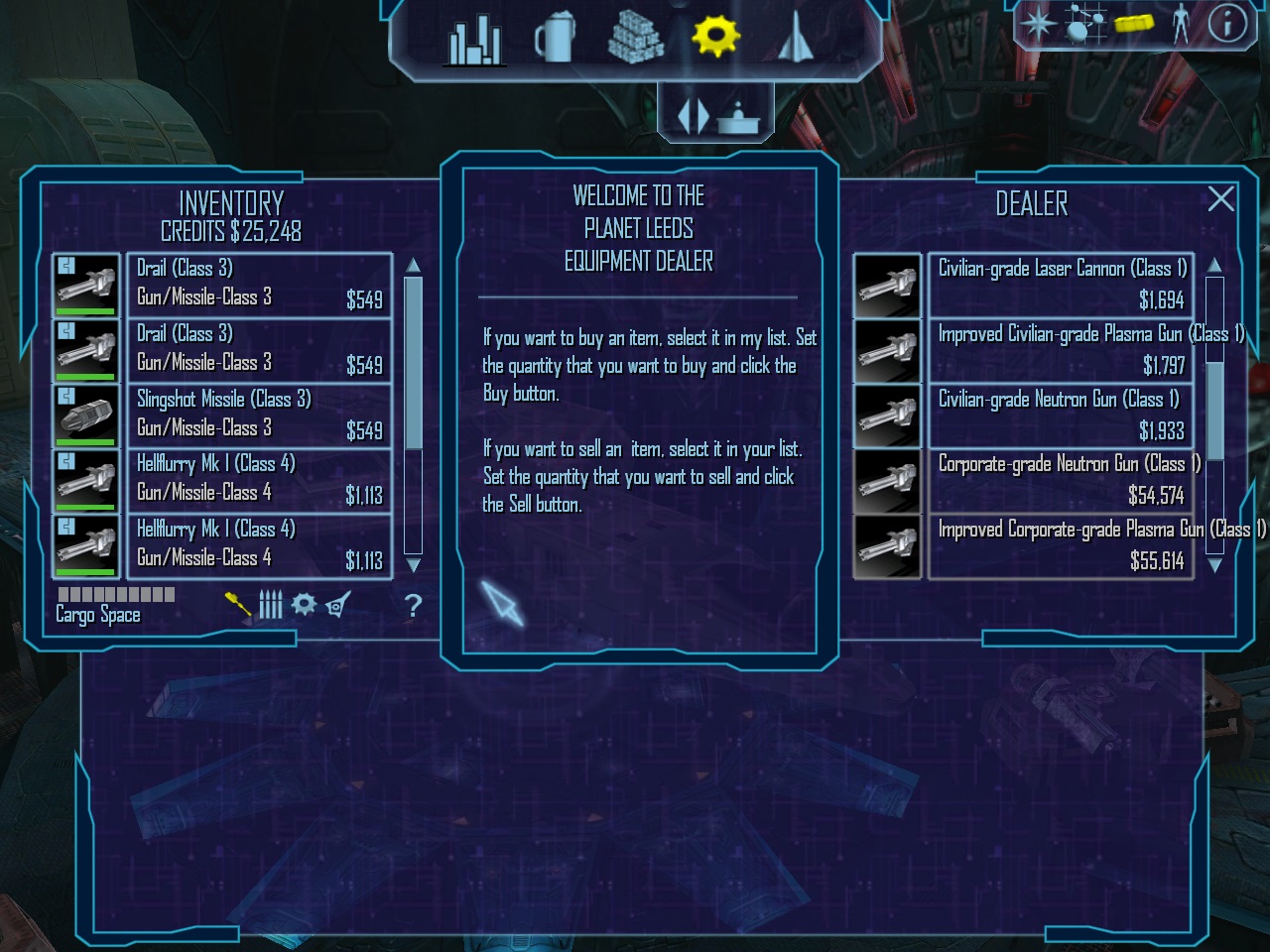Screen dimensions: 1270x952
Task: Open the star navigation map icon
Action: click(1037, 24)
